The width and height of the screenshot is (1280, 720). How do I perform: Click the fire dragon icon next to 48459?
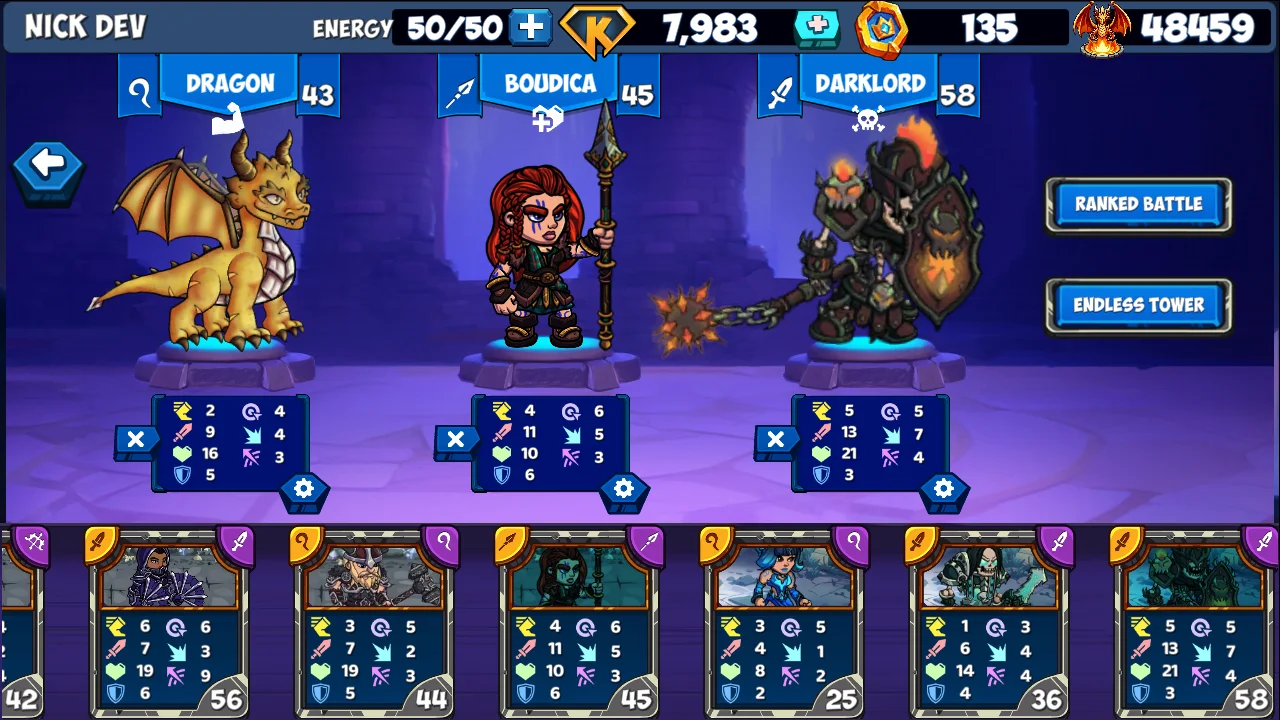[1103, 27]
